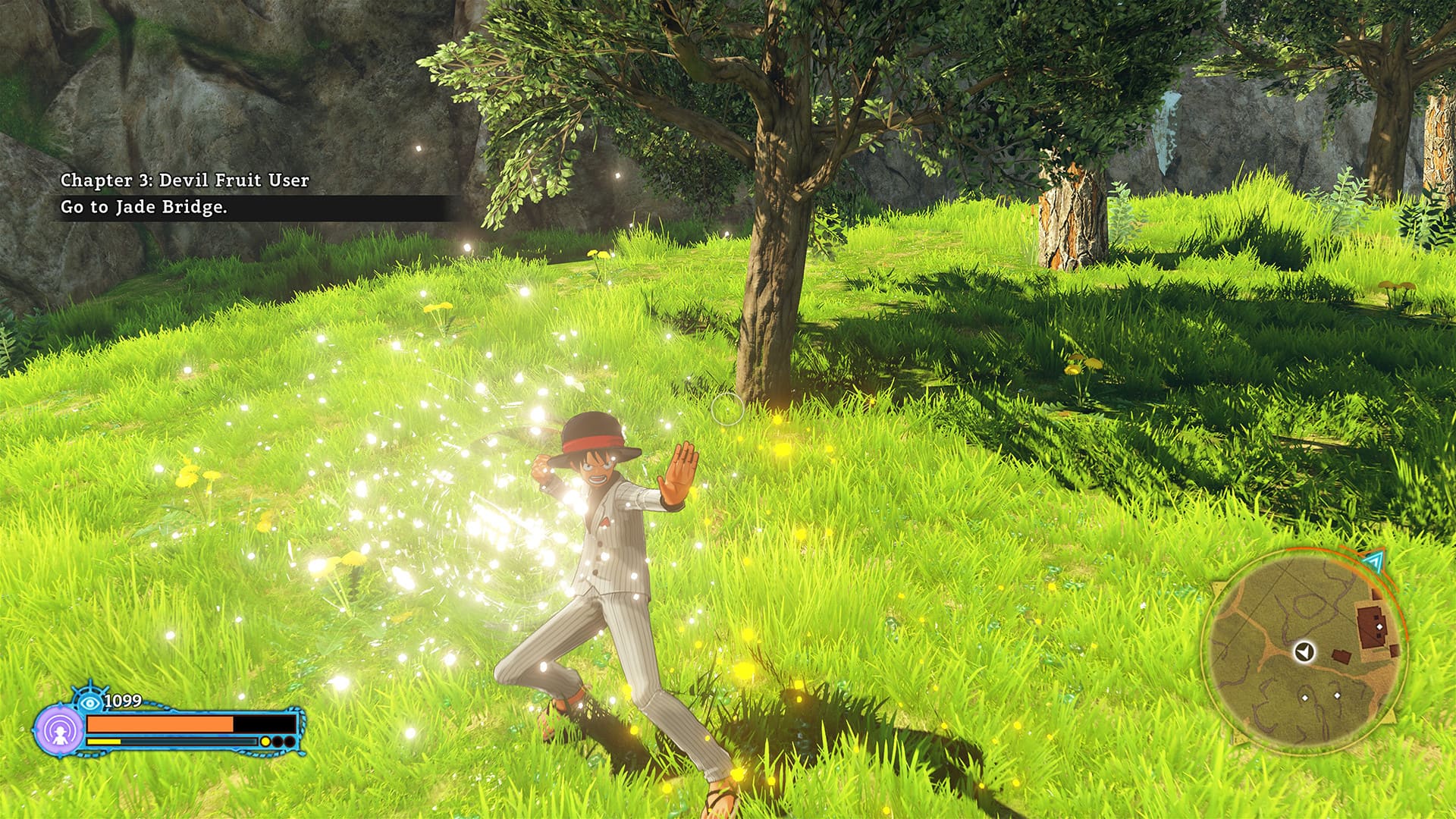Click the player arrow marker on minimap
This screenshot has width=1456, height=819.
pos(1304,651)
